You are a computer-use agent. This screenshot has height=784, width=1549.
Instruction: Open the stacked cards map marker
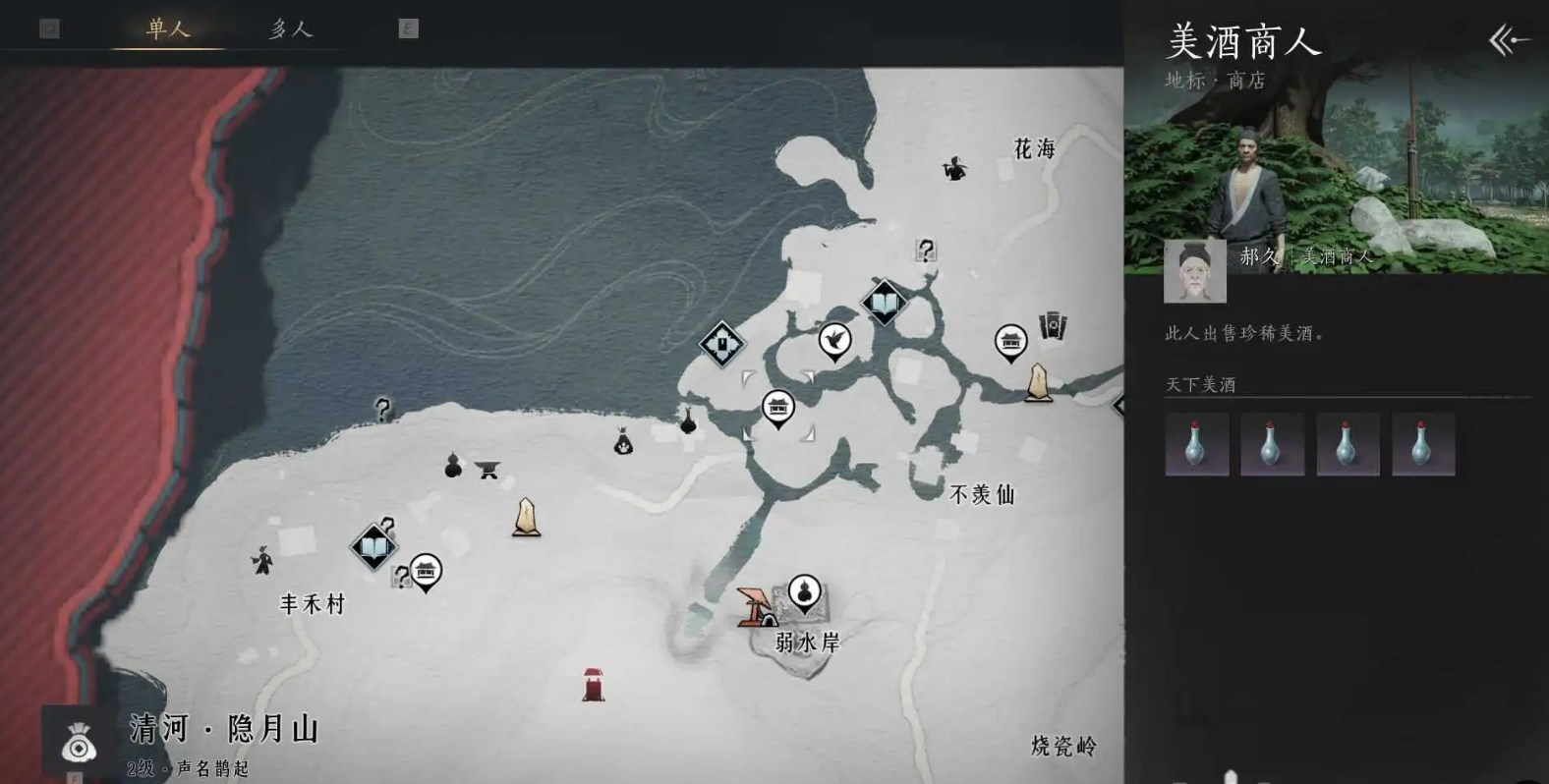(1053, 325)
